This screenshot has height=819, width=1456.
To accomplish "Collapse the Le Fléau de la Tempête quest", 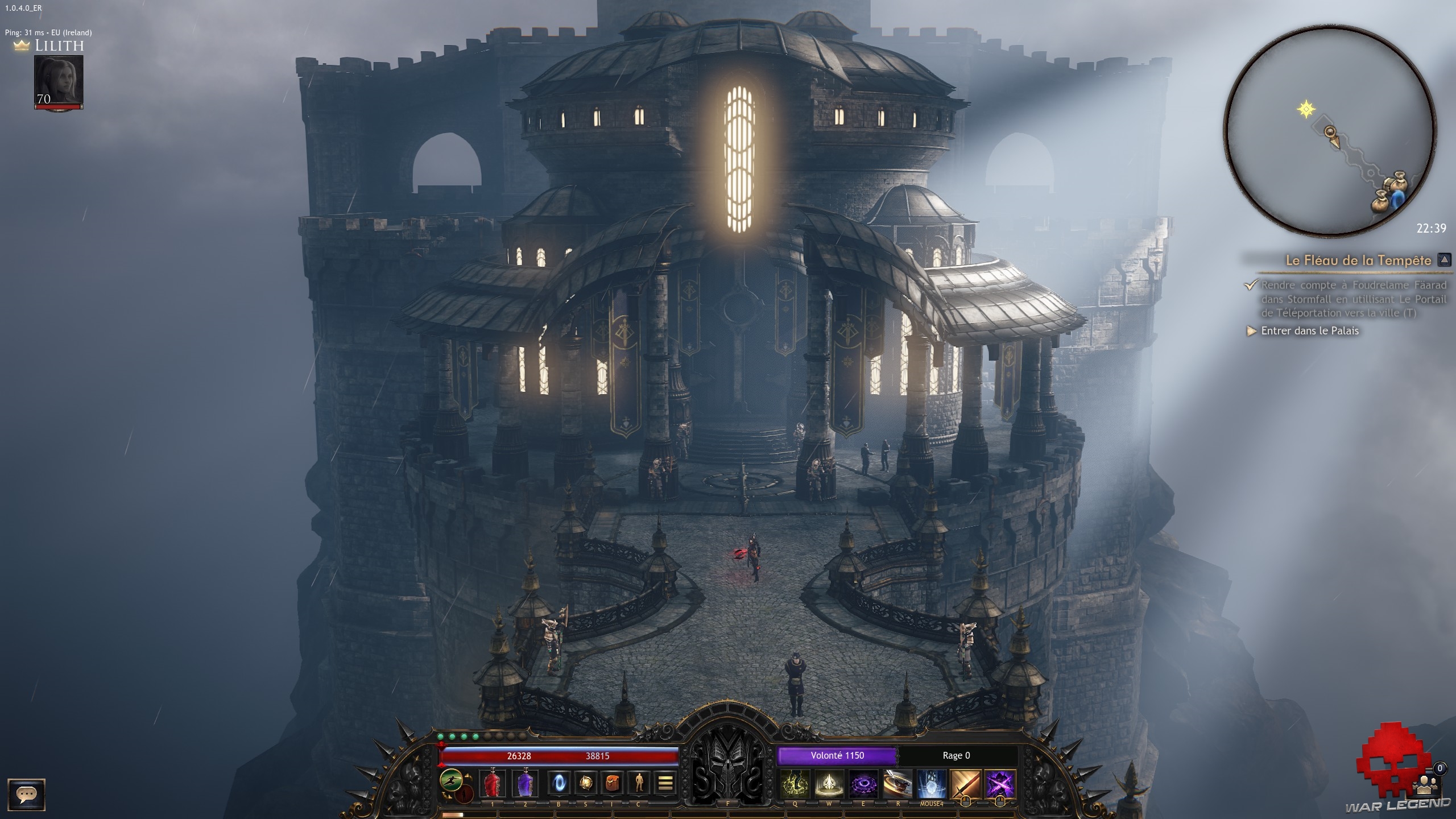I will (x=1443, y=260).
